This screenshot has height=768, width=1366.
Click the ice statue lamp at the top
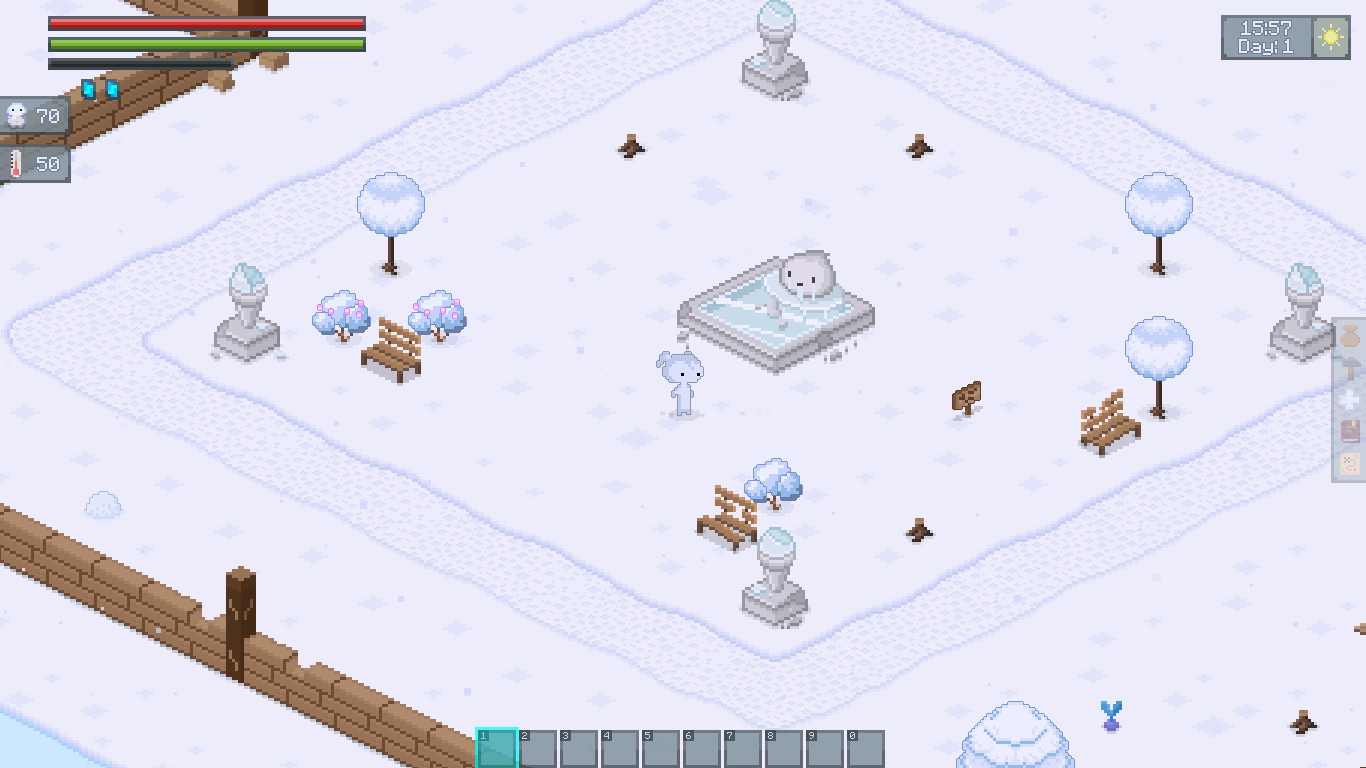tap(775, 45)
